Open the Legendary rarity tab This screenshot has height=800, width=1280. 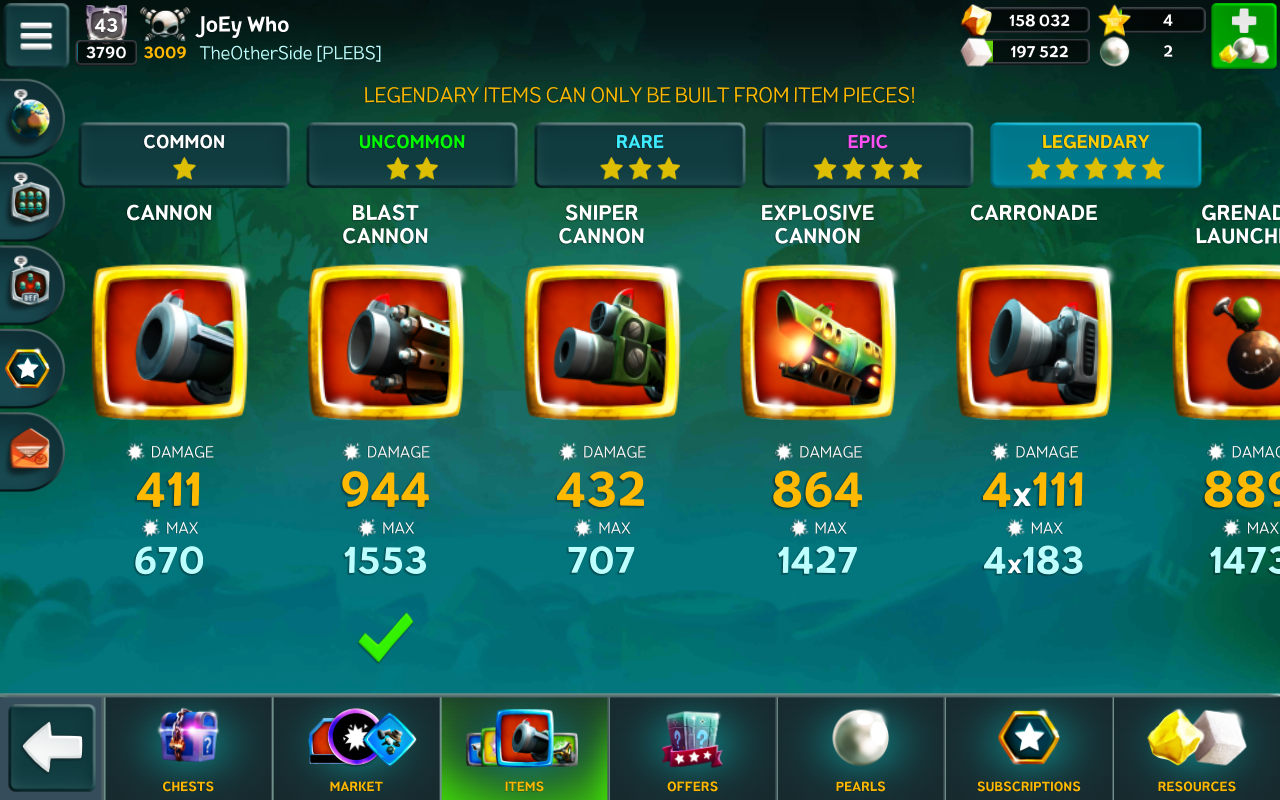click(1095, 155)
